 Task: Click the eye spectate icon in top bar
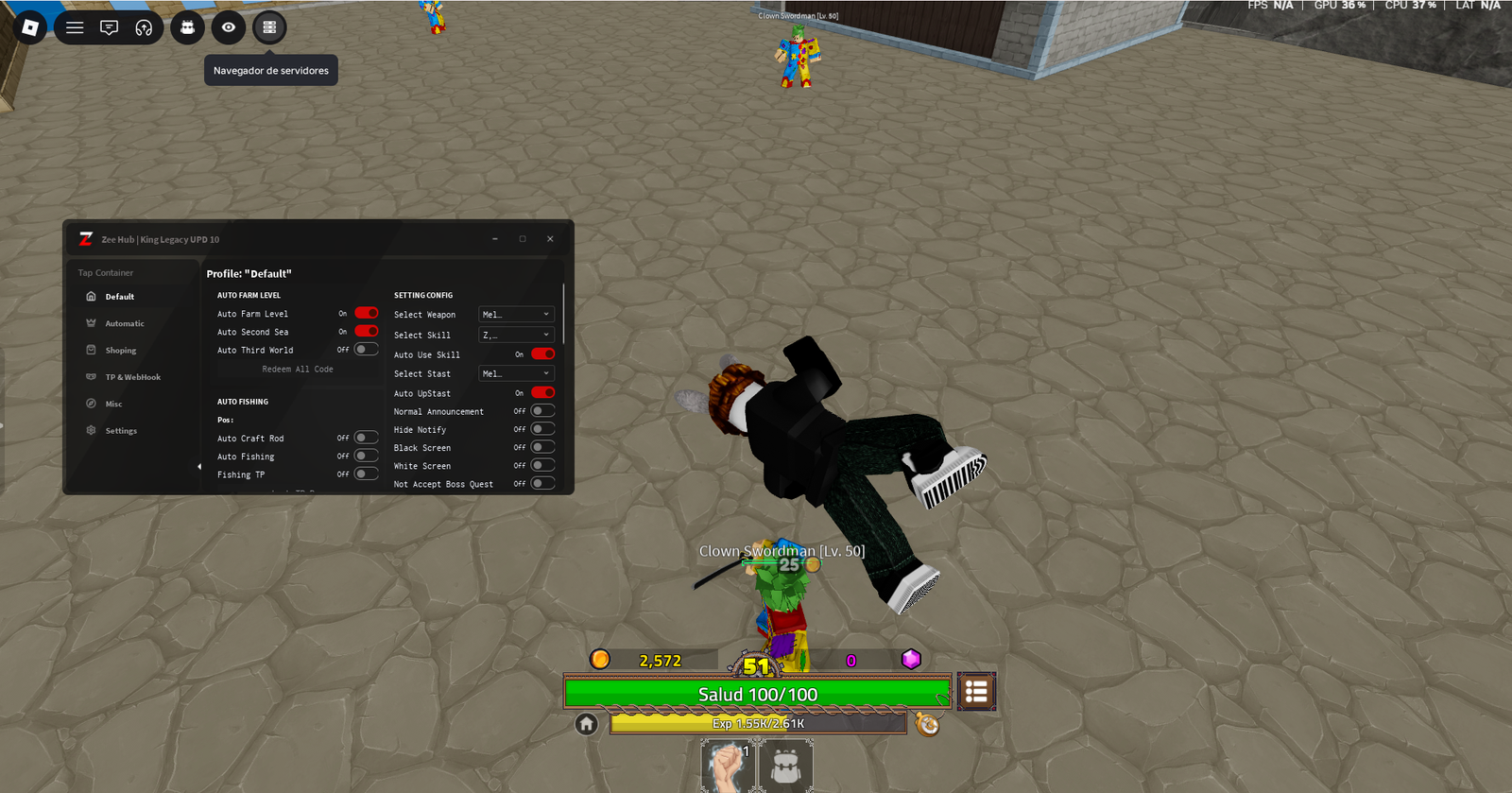click(x=228, y=27)
